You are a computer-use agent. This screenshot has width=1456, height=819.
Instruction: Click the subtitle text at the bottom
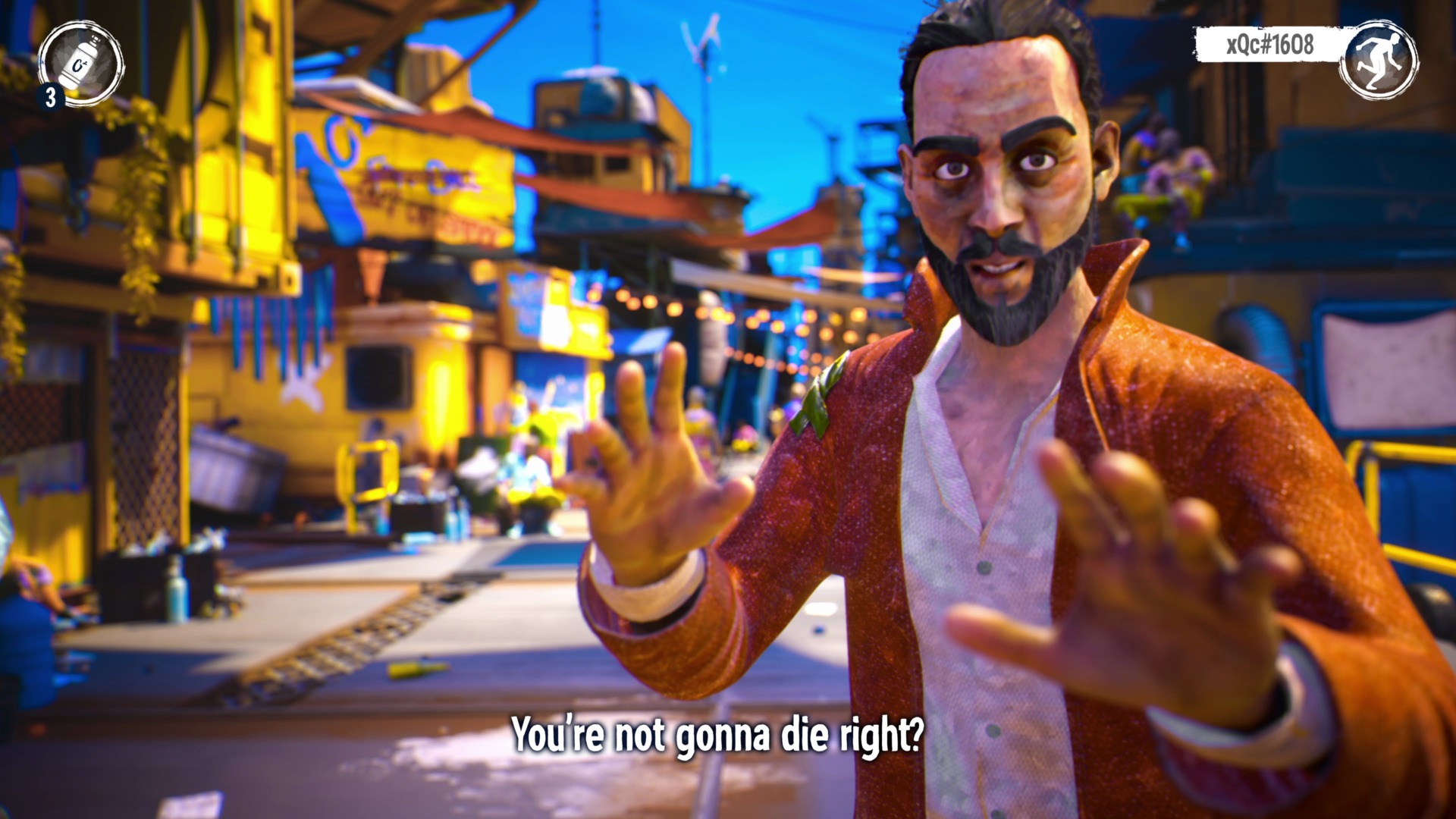tap(719, 733)
